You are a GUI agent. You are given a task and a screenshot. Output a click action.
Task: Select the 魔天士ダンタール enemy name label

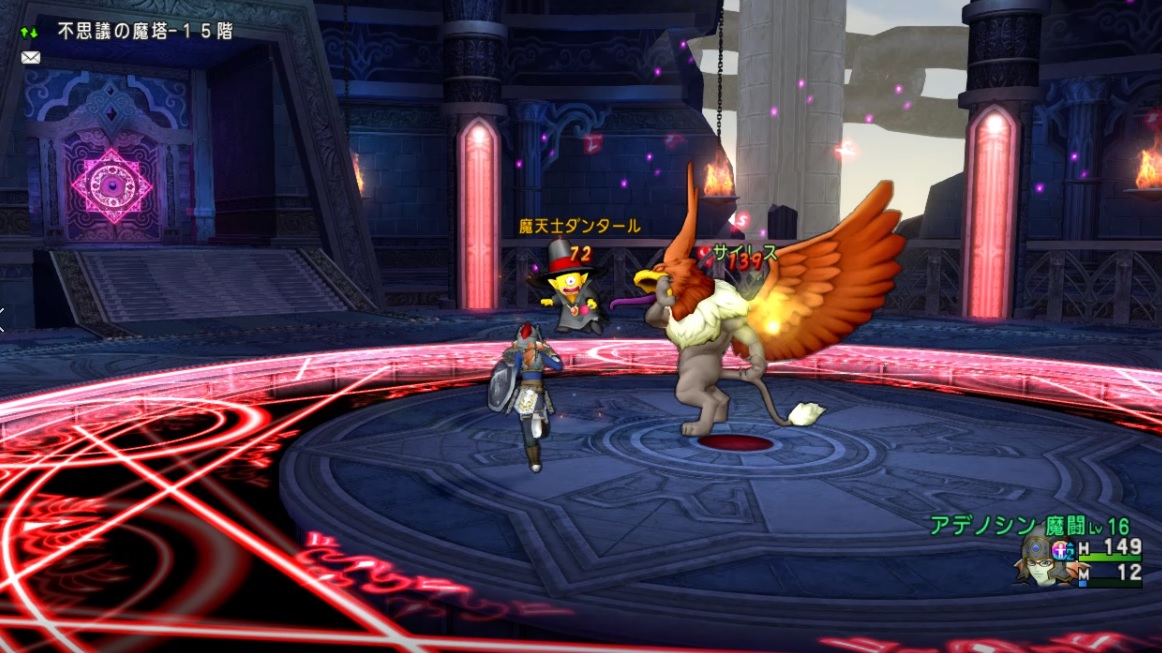[x=579, y=227]
